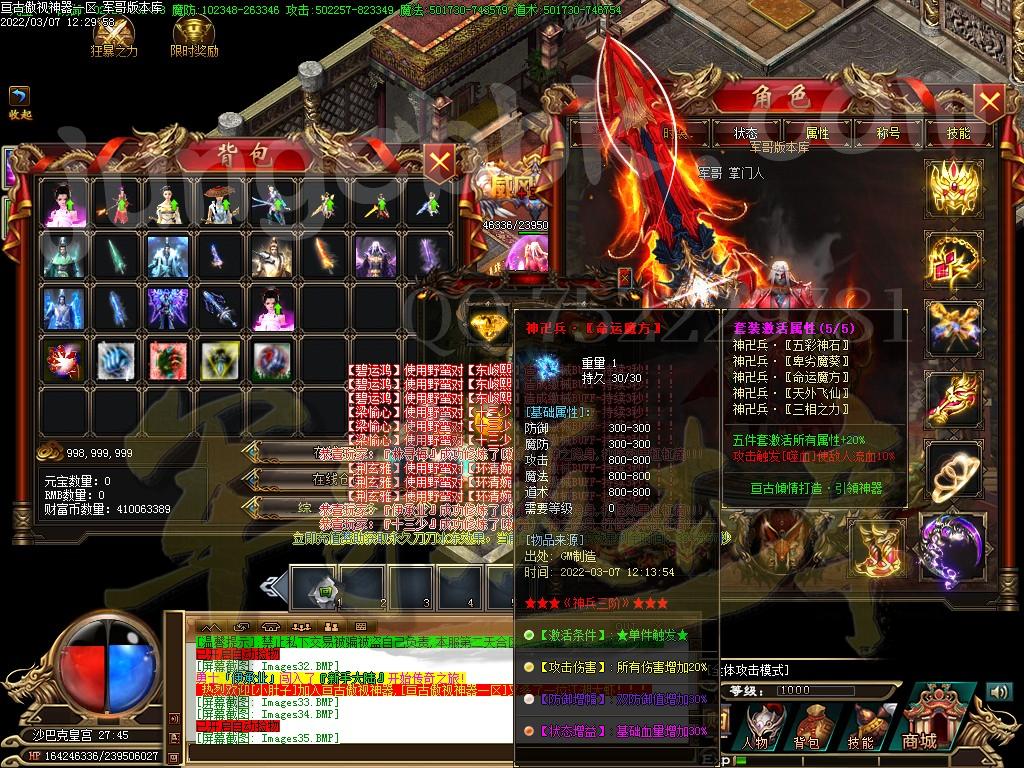This screenshot has width=1024, height=768.
Task: Select the straw hat swordsman costume item
Action: click(219, 203)
